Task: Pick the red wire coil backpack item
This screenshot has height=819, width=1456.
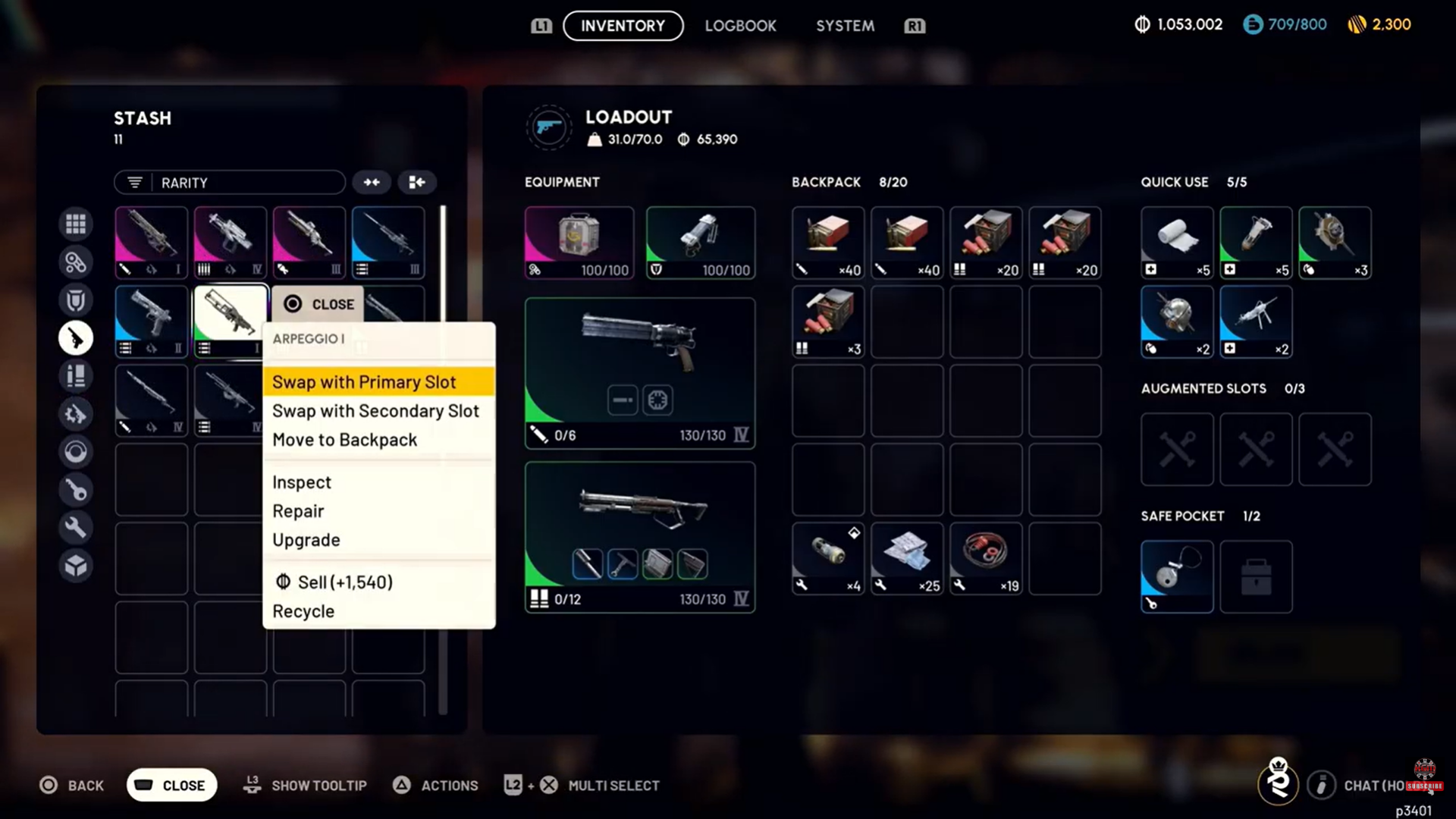Action: point(986,558)
